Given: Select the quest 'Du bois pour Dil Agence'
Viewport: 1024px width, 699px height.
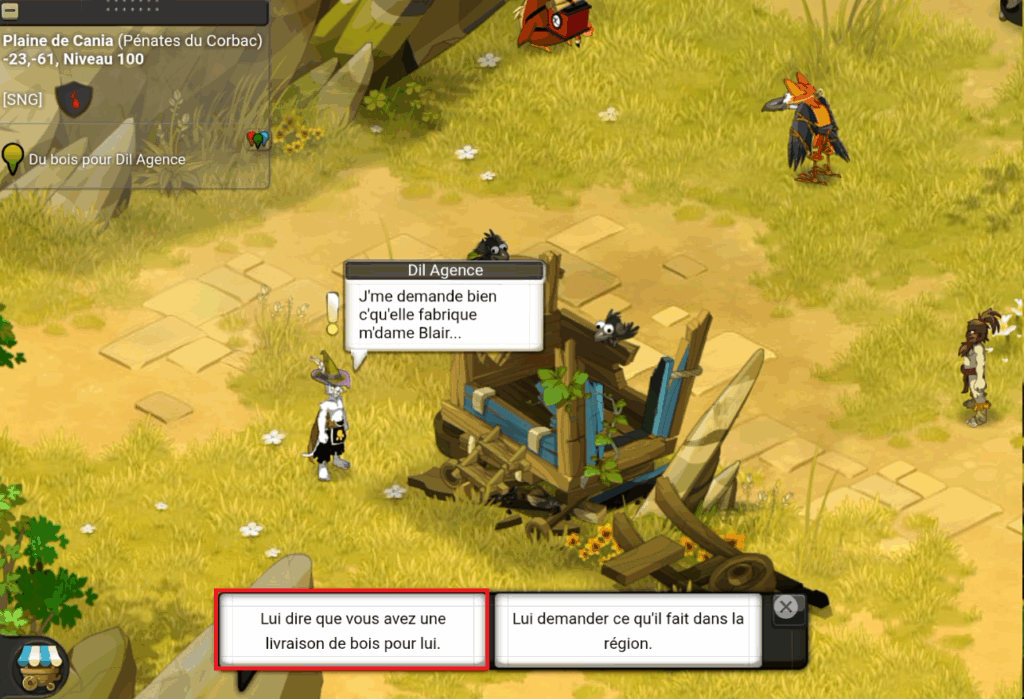Looking at the screenshot, I should tap(107, 159).
